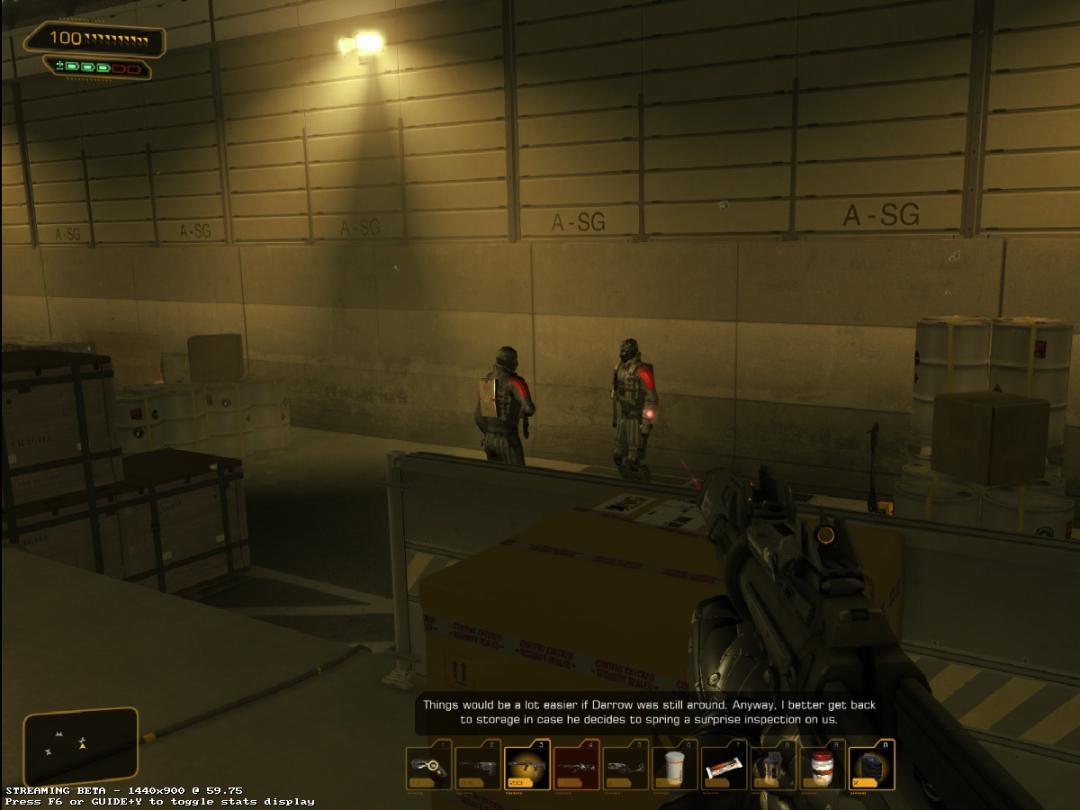Select the energy bar hotbar slot
This screenshot has height=810, width=1080.
click(723, 766)
